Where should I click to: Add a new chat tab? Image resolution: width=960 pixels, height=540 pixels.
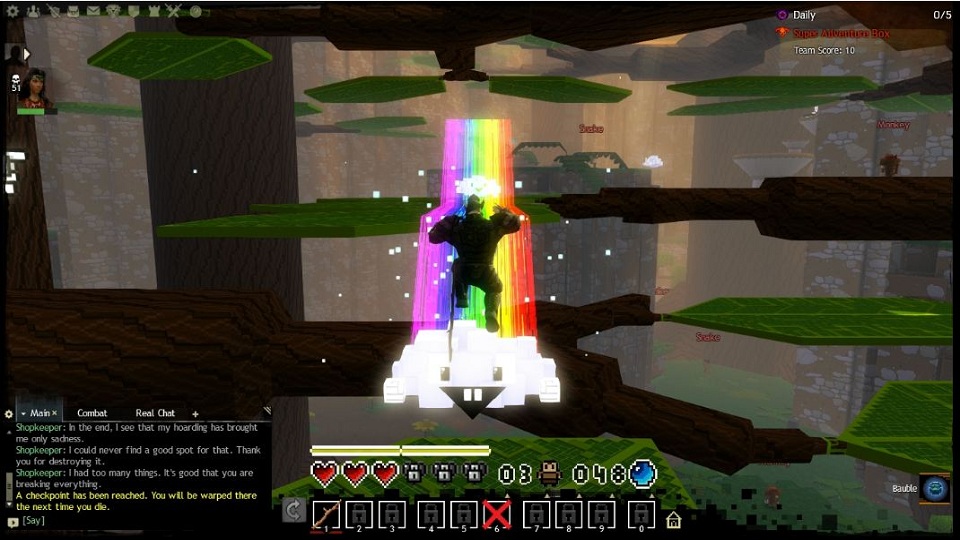pos(195,413)
